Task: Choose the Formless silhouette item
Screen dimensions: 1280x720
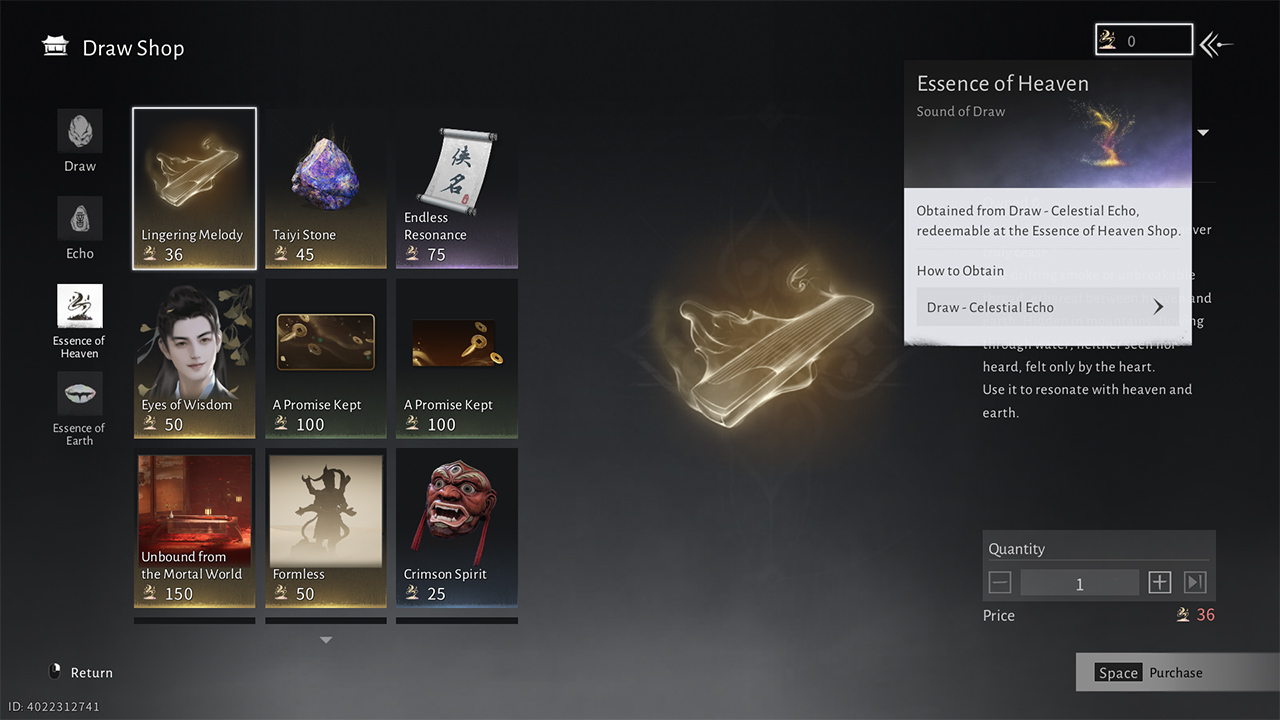Action: [326, 528]
